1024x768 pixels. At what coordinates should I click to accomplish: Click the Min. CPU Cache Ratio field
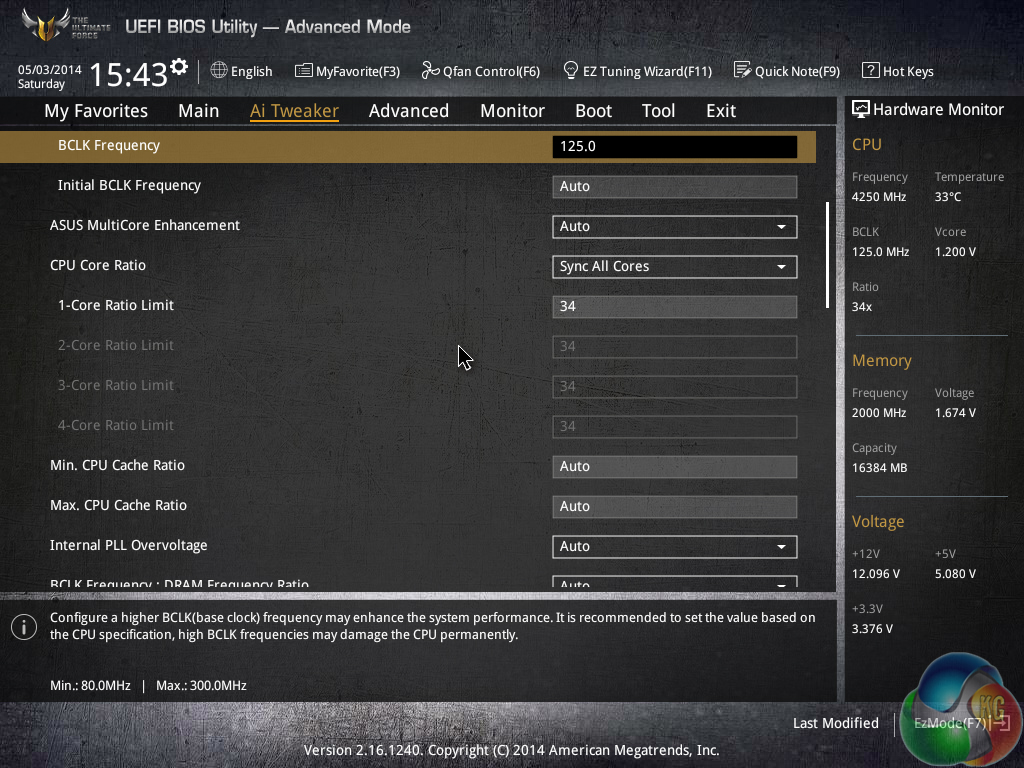click(674, 466)
